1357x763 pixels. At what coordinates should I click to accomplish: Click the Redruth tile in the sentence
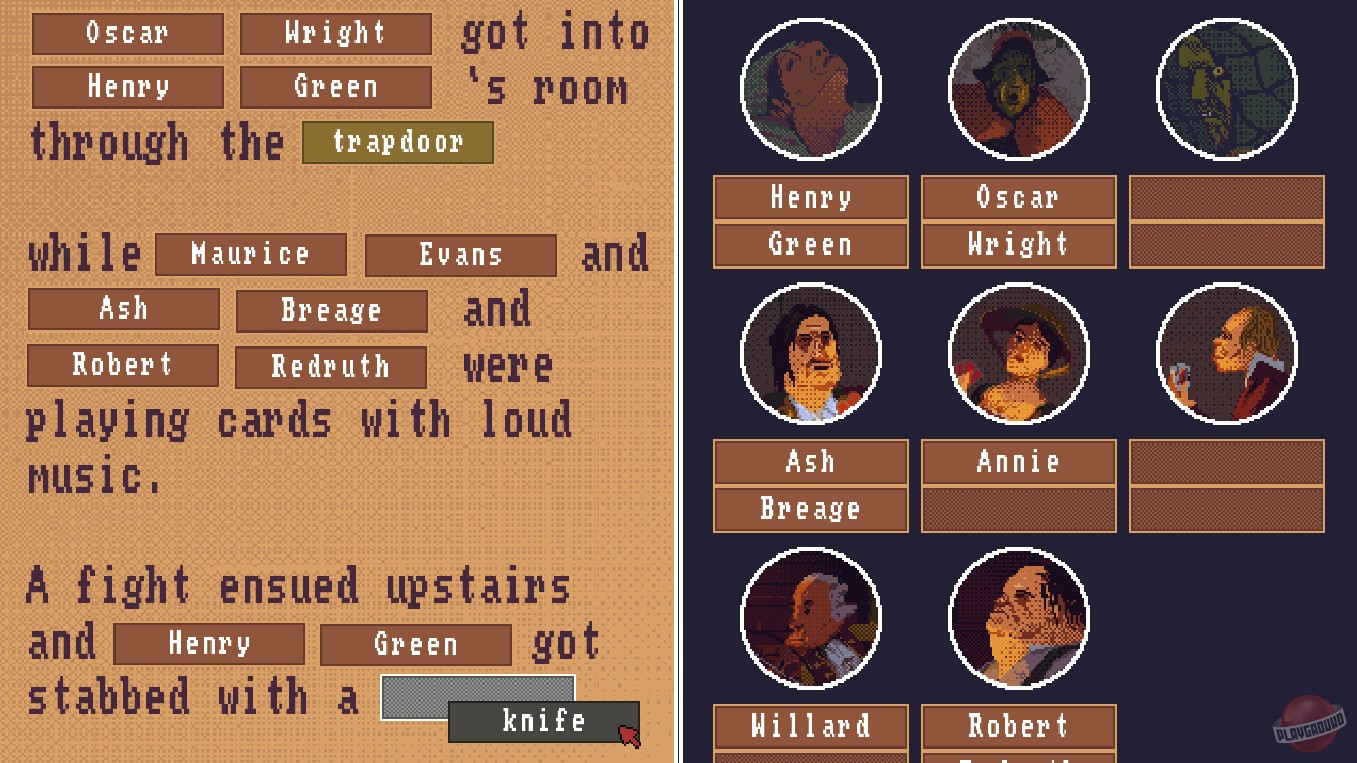pos(330,367)
